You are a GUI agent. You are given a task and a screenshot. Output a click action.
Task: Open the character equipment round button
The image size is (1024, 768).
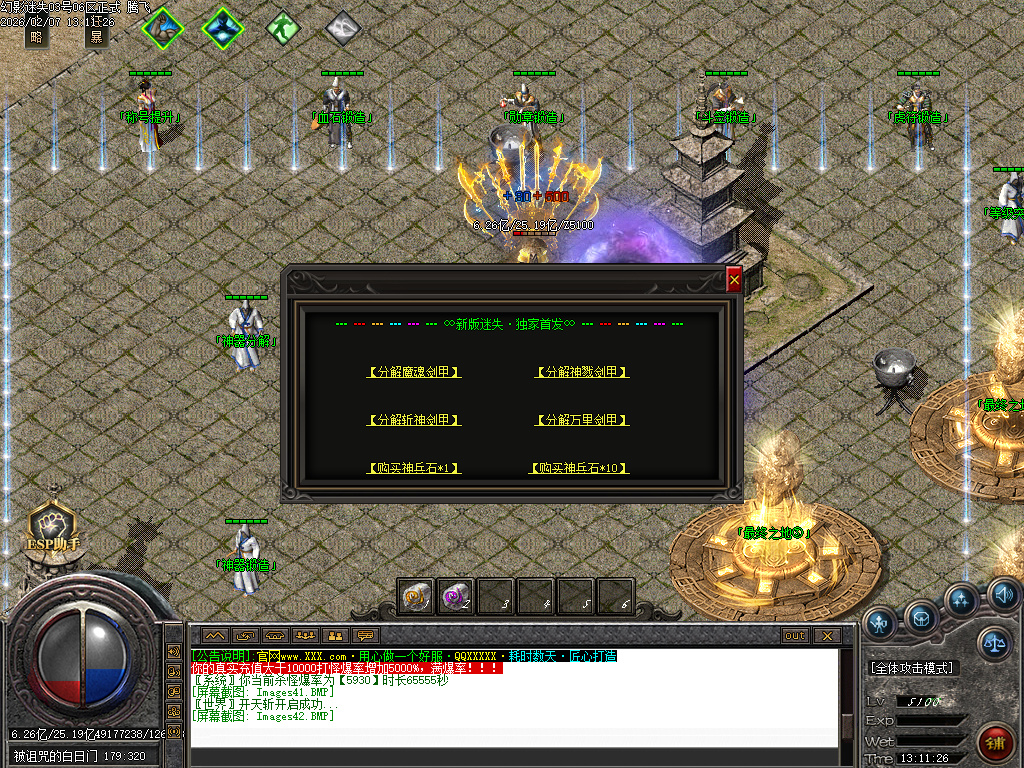point(880,622)
